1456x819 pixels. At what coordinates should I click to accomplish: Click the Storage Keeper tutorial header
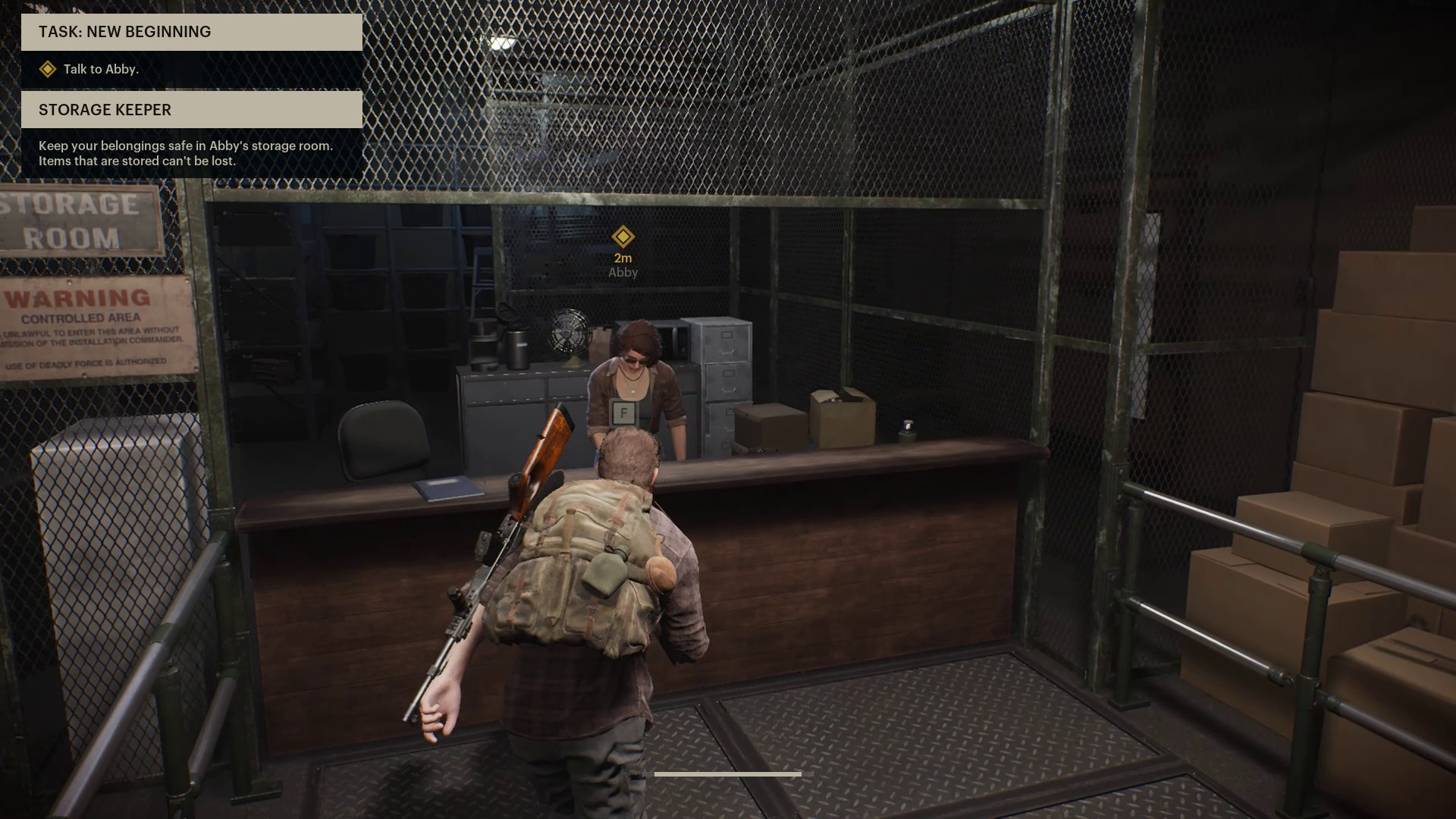[191, 110]
